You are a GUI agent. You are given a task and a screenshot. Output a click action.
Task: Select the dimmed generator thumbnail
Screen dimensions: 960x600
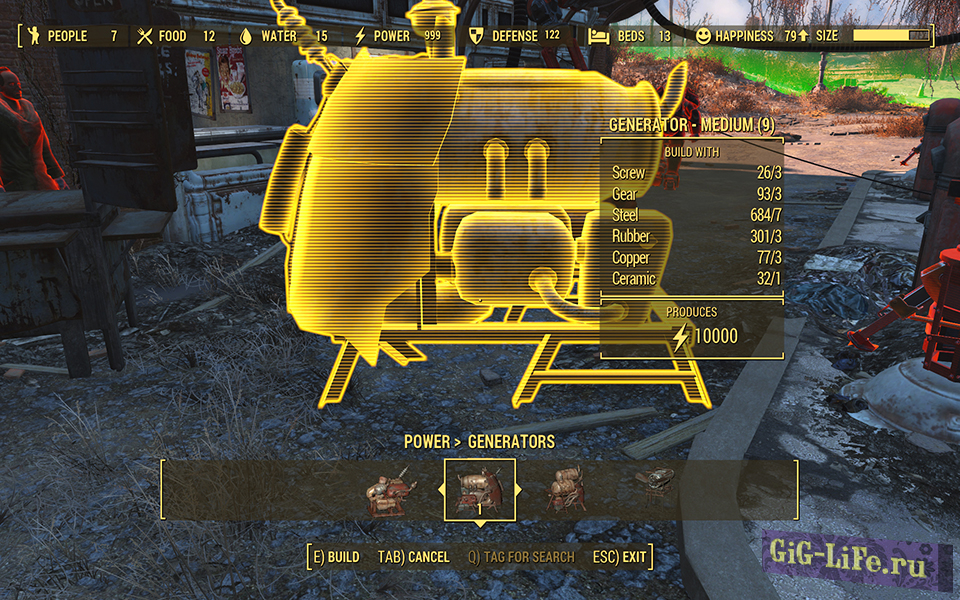point(654,487)
